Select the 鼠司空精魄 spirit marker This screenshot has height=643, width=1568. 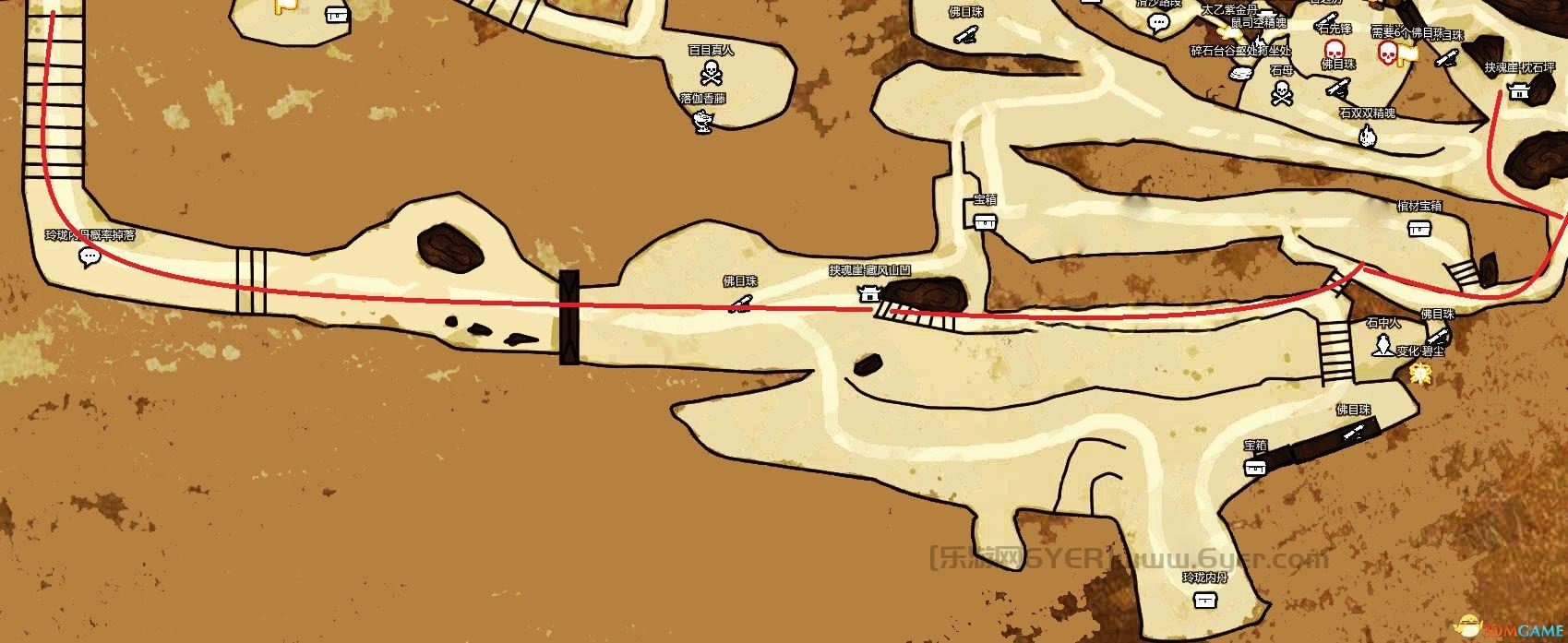[1258, 39]
